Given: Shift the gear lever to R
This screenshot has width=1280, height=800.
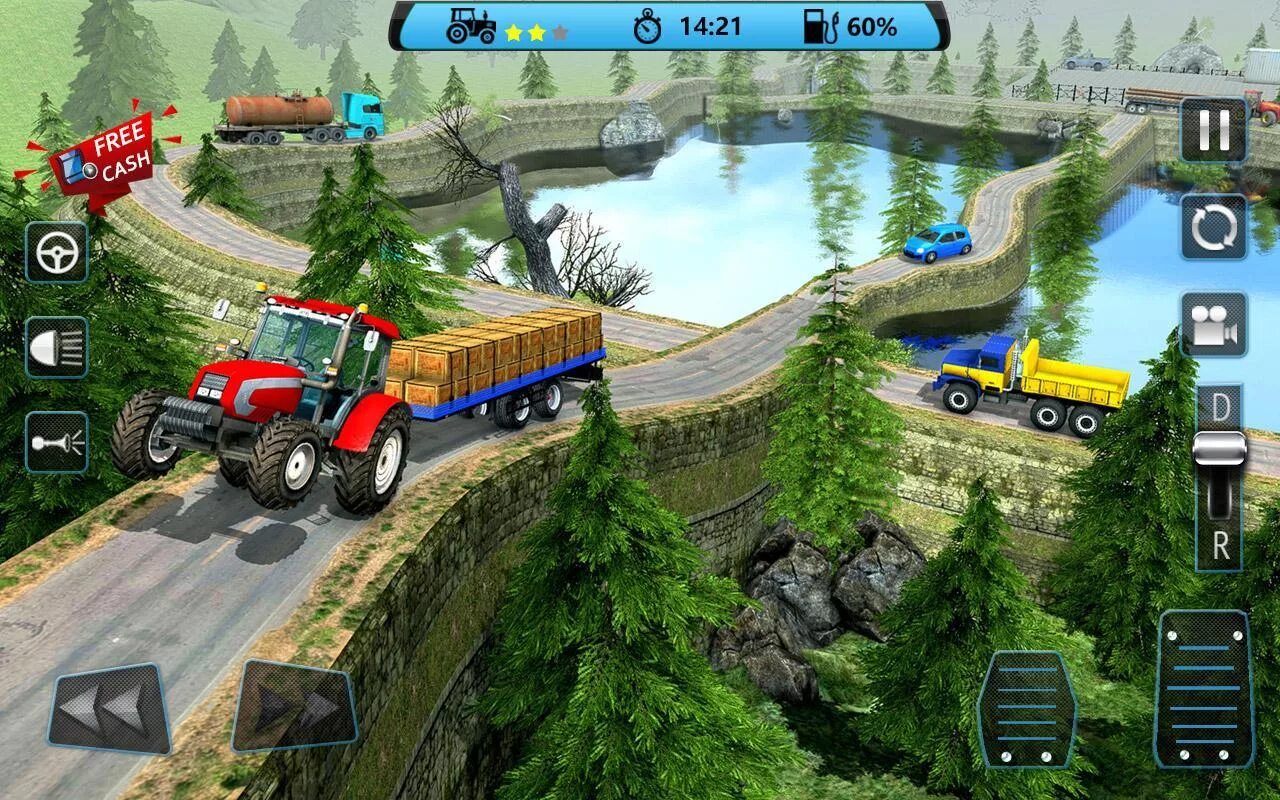Looking at the screenshot, I should click(x=1220, y=546).
